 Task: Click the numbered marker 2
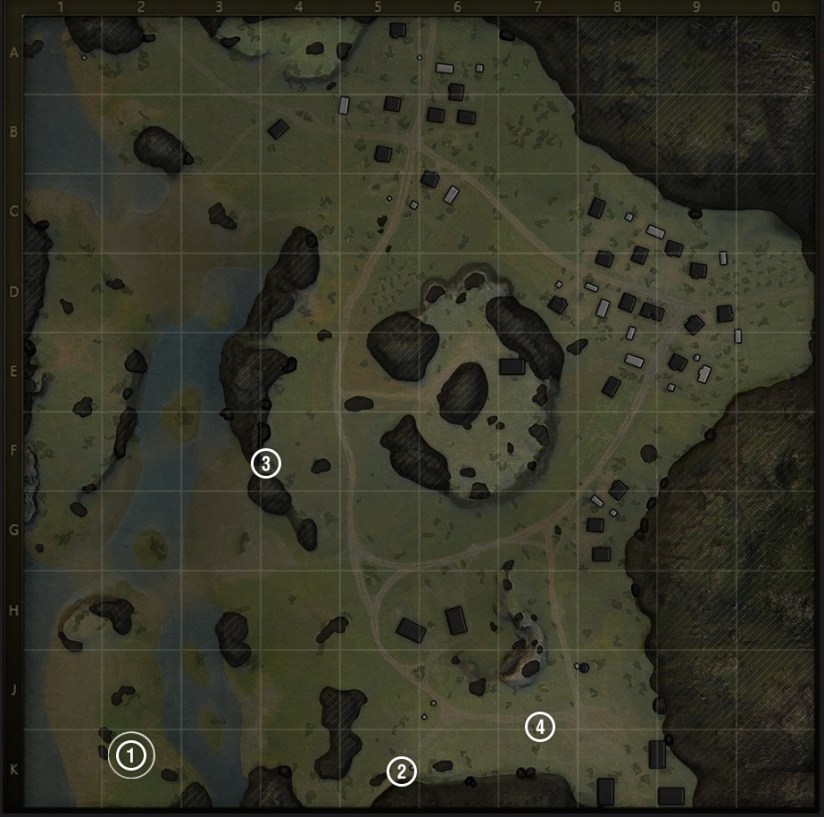[401, 771]
